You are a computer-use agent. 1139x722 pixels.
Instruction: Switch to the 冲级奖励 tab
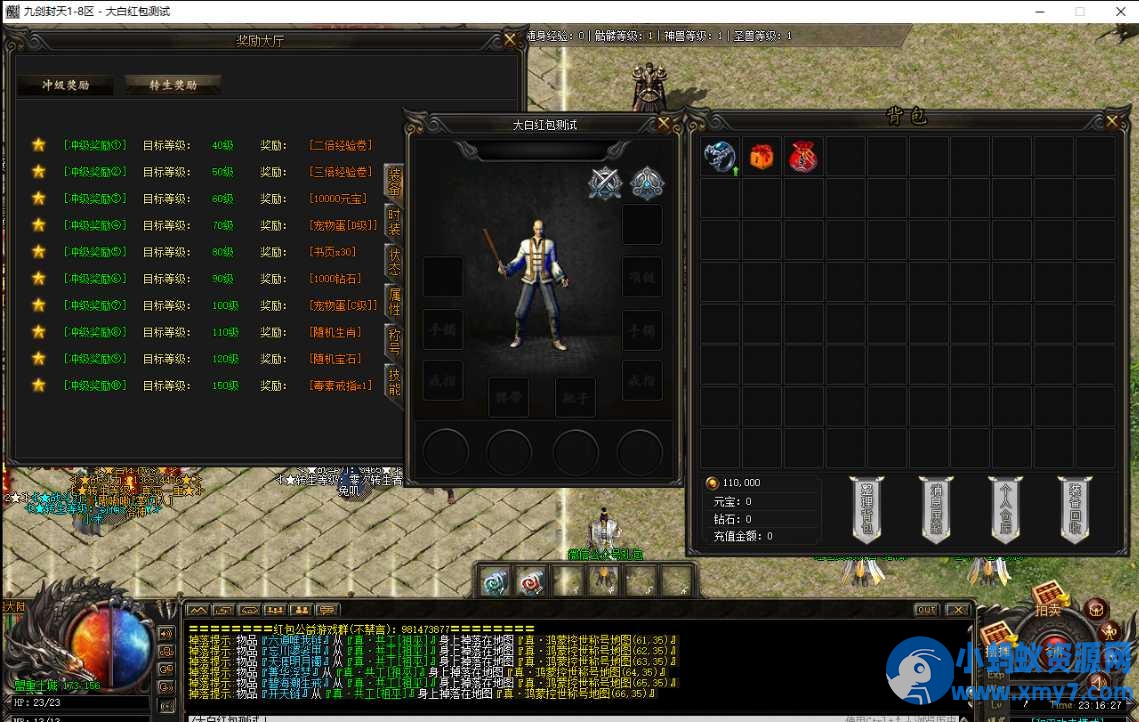pyautogui.click(x=65, y=85)
